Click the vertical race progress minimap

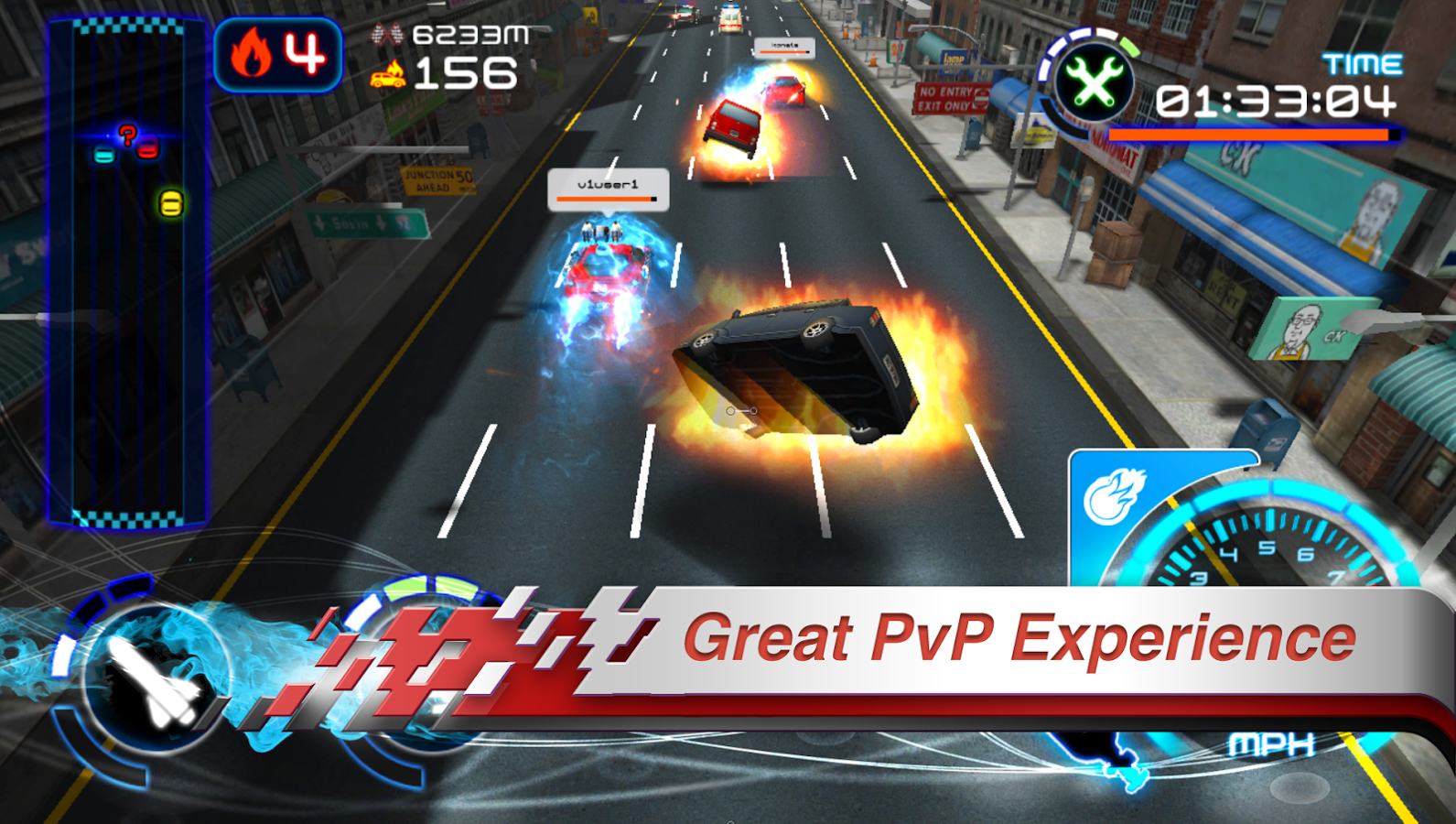127,275
